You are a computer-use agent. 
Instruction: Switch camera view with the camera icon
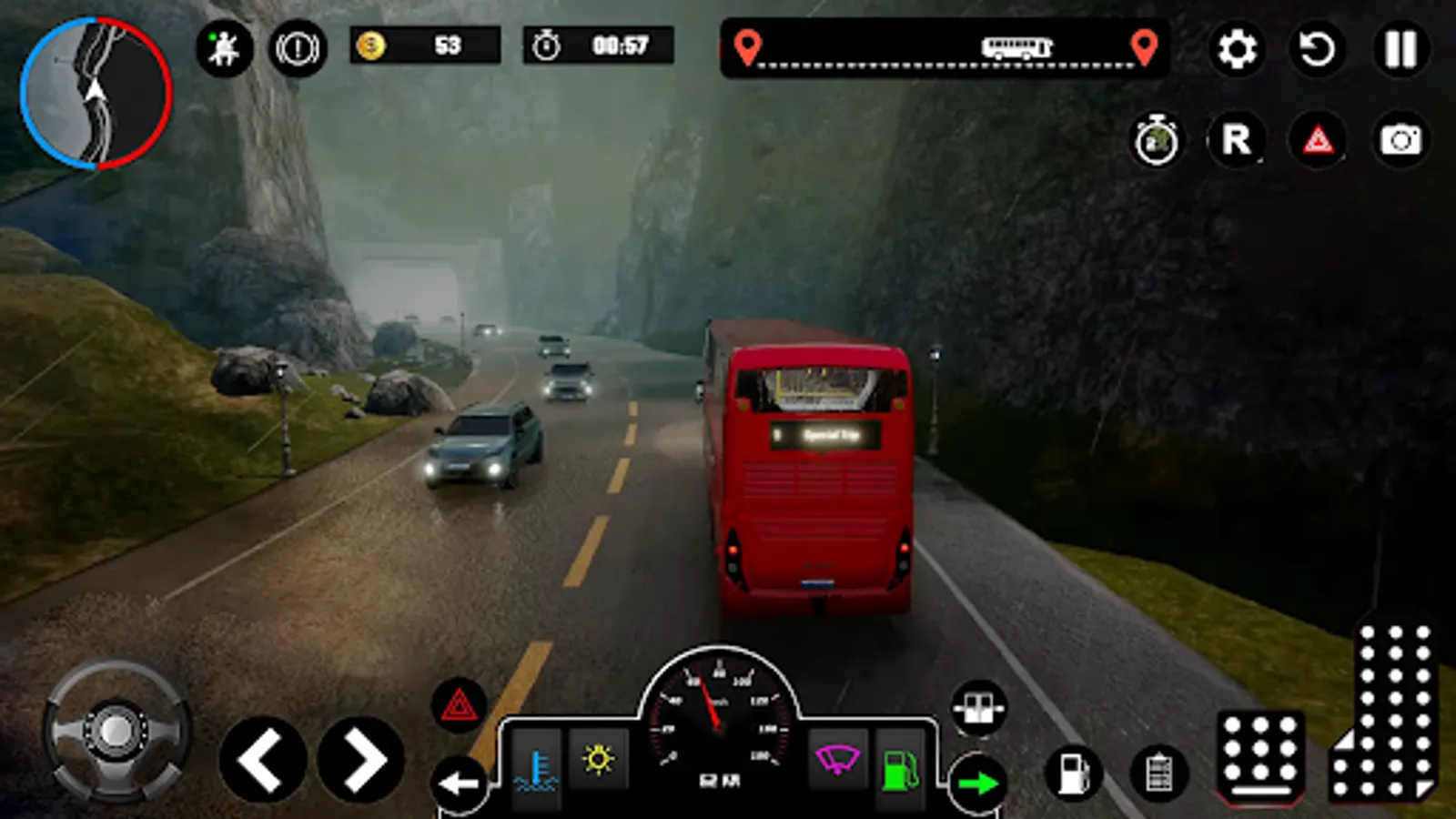1400,140
